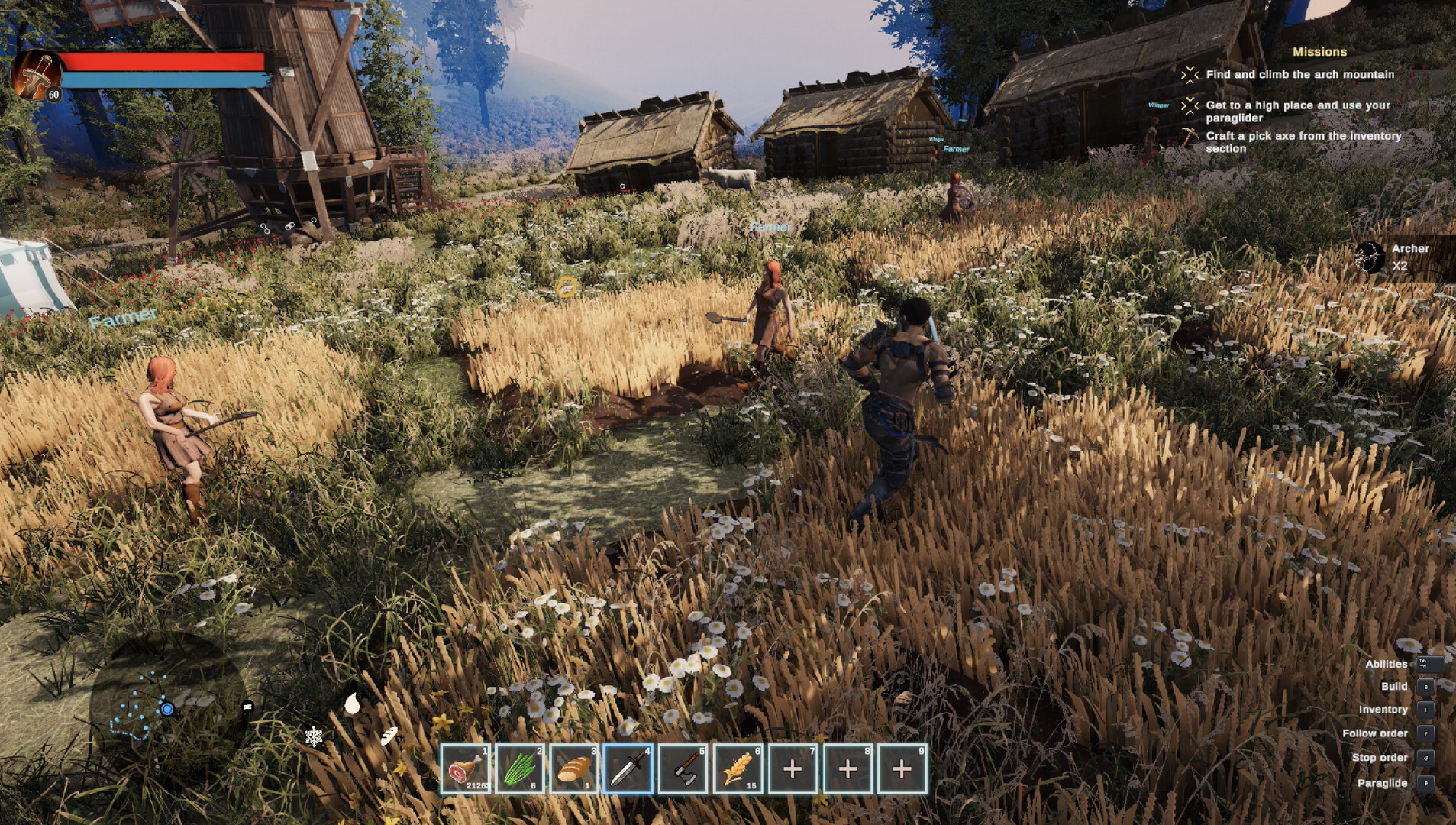Expand the empty hotbar slot 7 plus icon

[x=793, y=768]
